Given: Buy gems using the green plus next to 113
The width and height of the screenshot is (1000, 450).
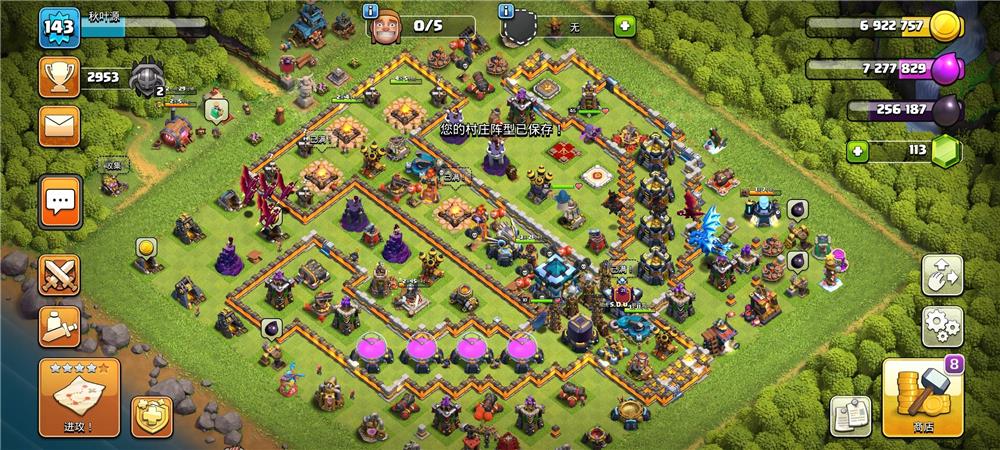Looking at the screenshot, I should click(x=857, y=152).
